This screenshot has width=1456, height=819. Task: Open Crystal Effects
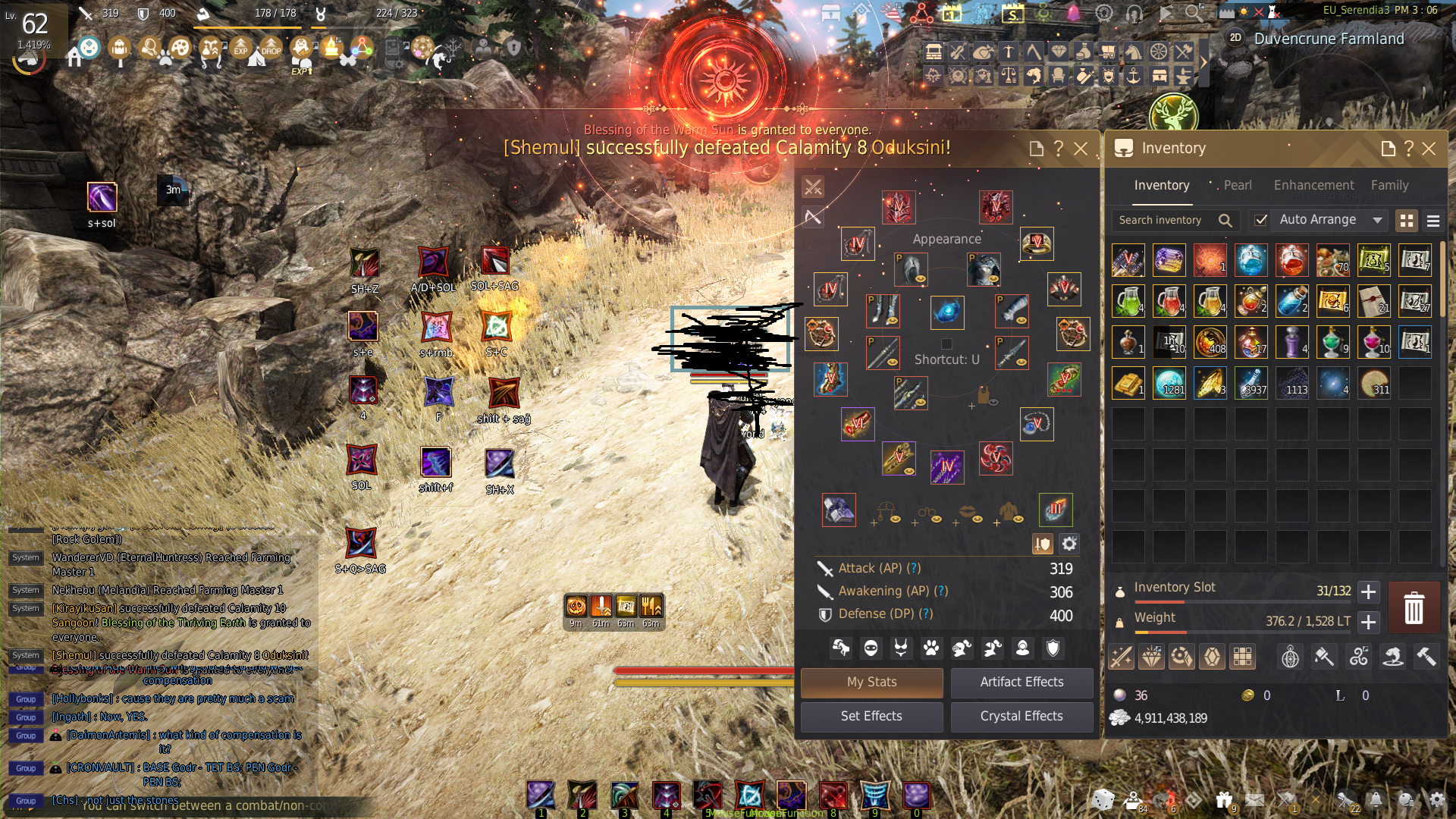[x=1021, y=716]
